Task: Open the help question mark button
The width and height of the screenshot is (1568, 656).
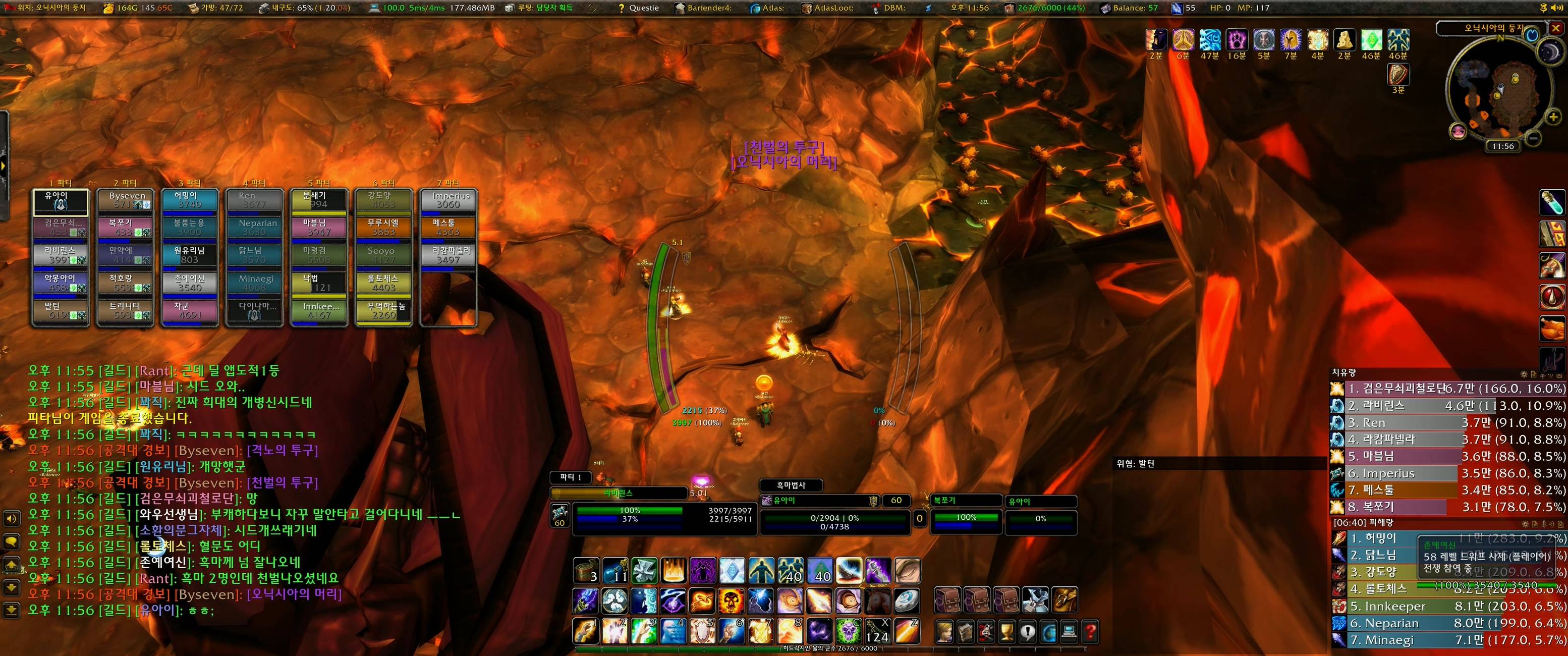Action: pos(1091,632)
